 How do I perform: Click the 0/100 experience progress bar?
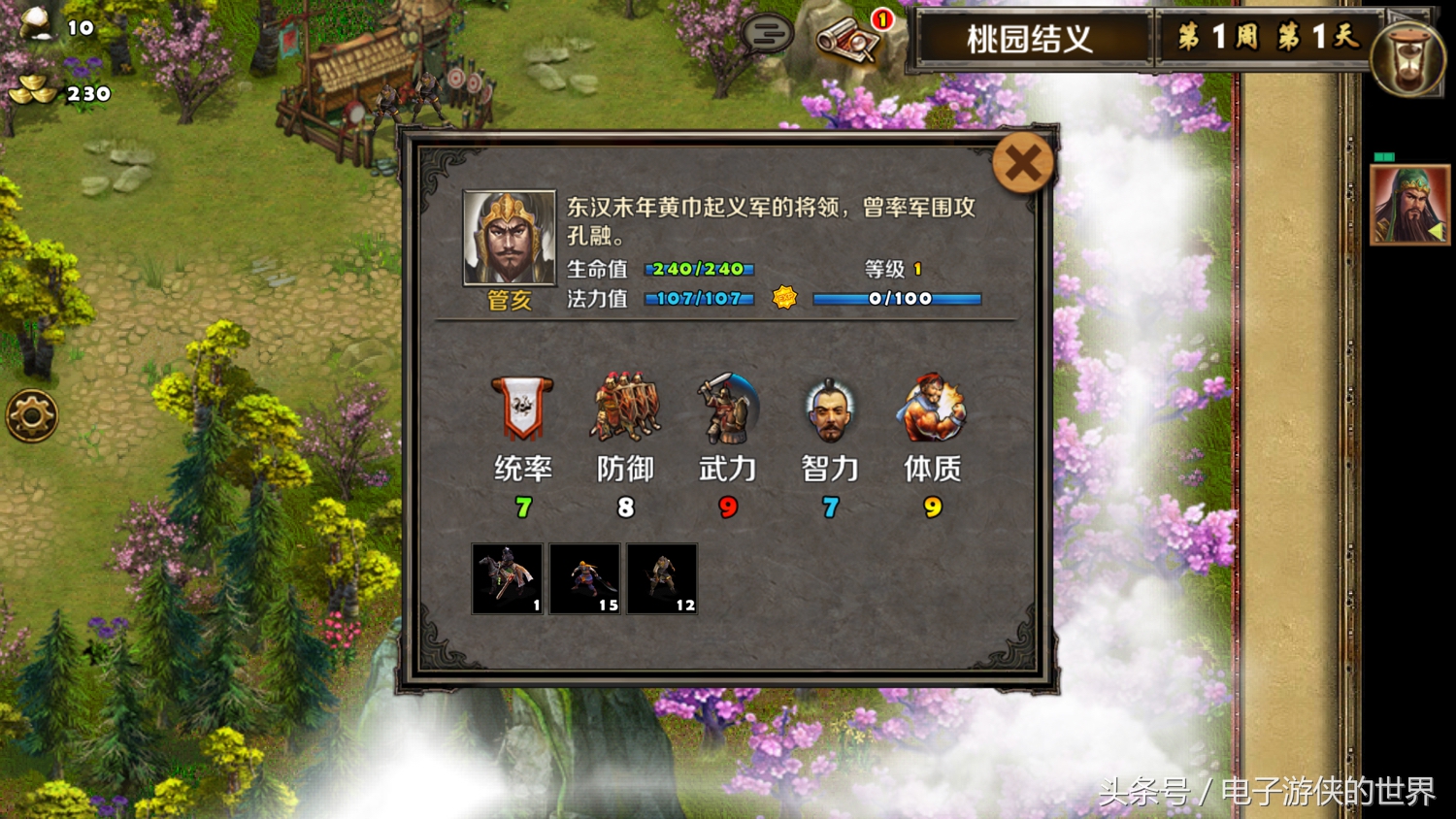tap(903, 299)
